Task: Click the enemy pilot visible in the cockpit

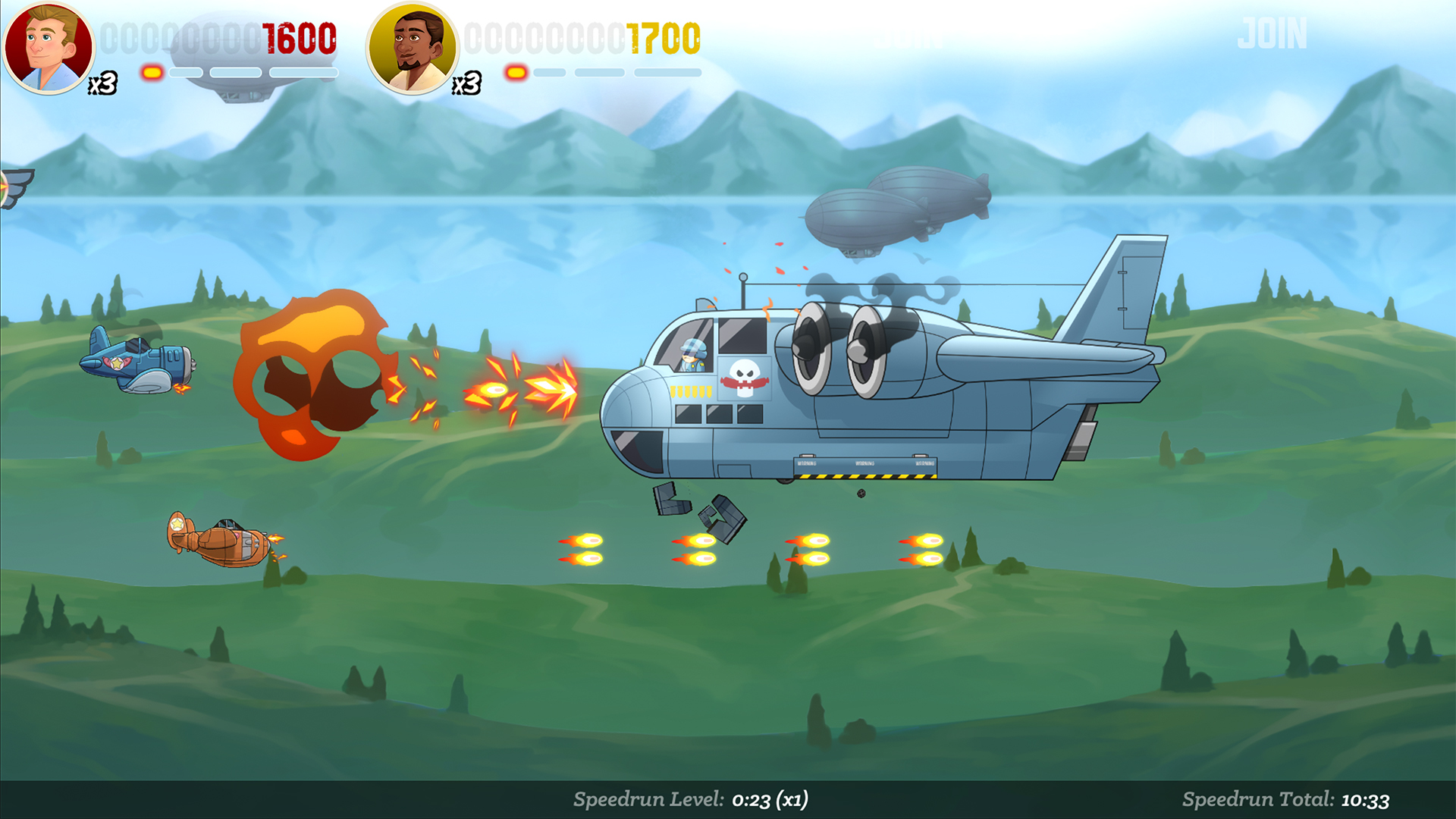Action: (692, 355)
